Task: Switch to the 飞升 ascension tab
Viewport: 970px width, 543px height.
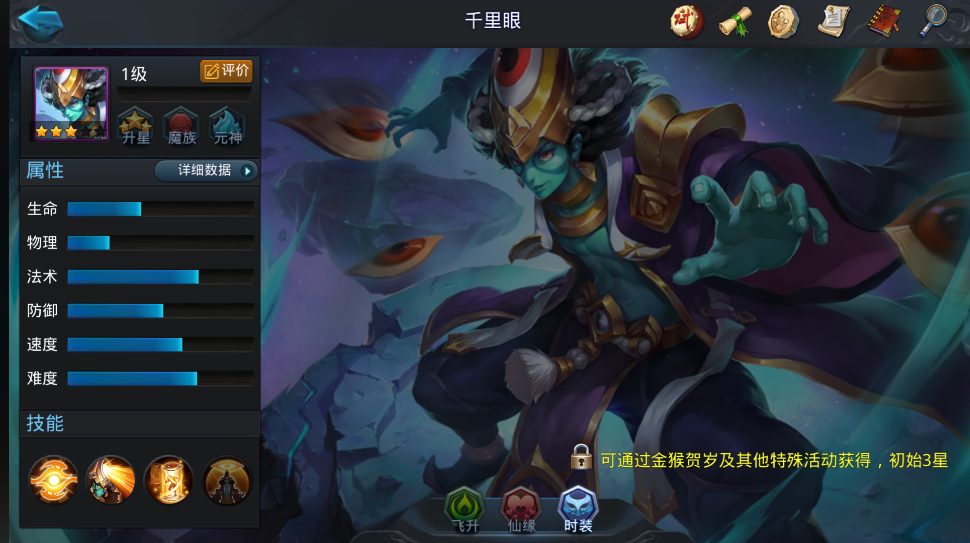Action: click(x=464, y=508)
